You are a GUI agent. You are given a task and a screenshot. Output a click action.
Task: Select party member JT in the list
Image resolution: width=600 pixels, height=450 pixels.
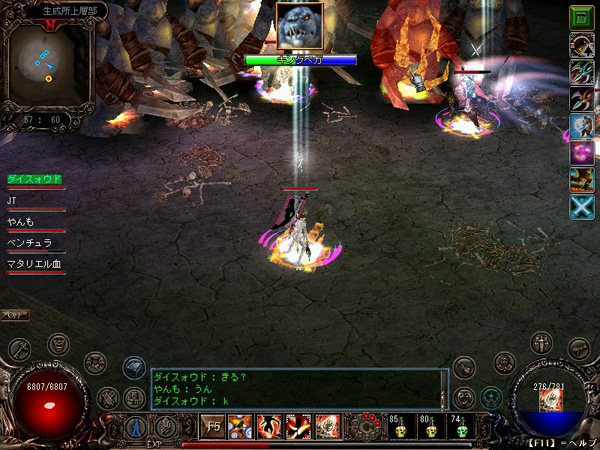click(14, 200)
